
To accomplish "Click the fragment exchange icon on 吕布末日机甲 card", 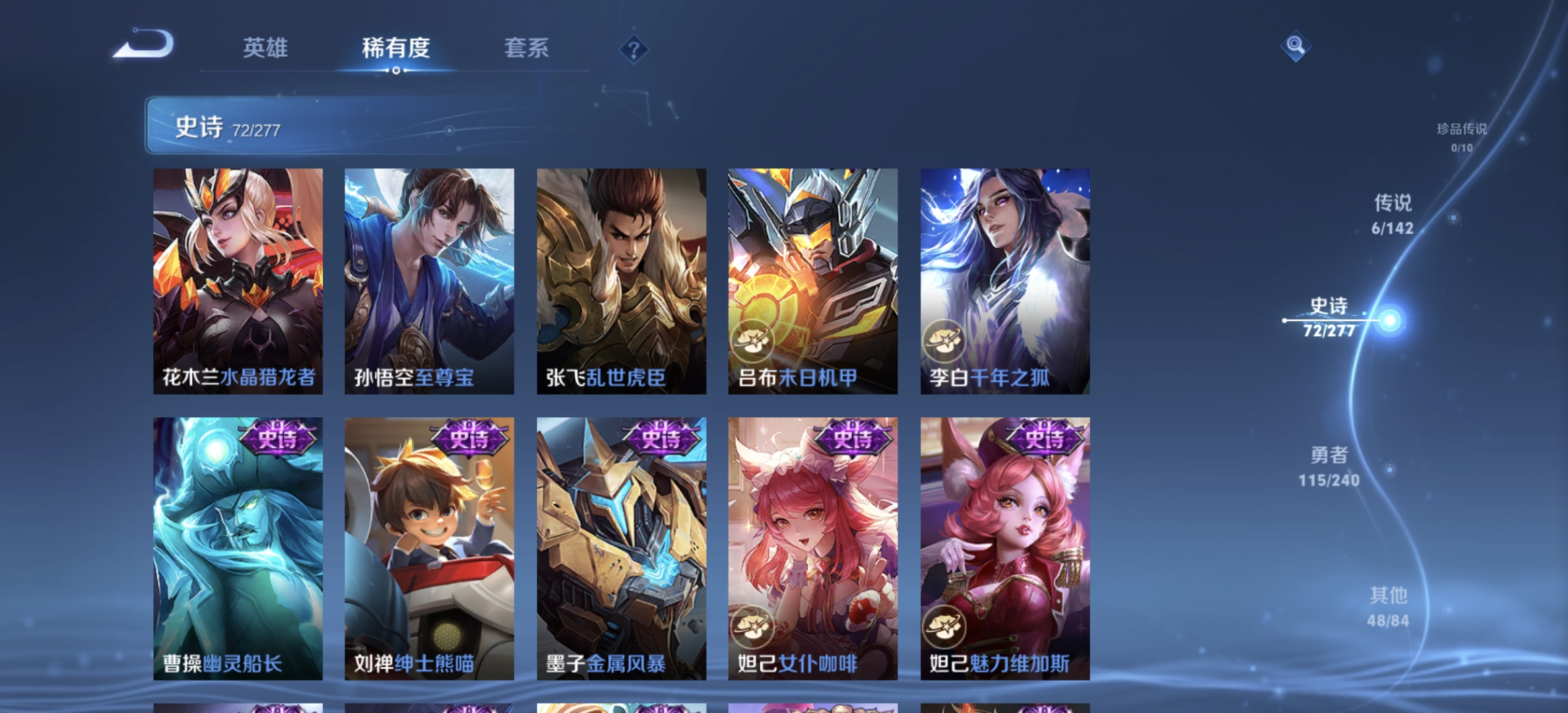I will coord(753,341).
